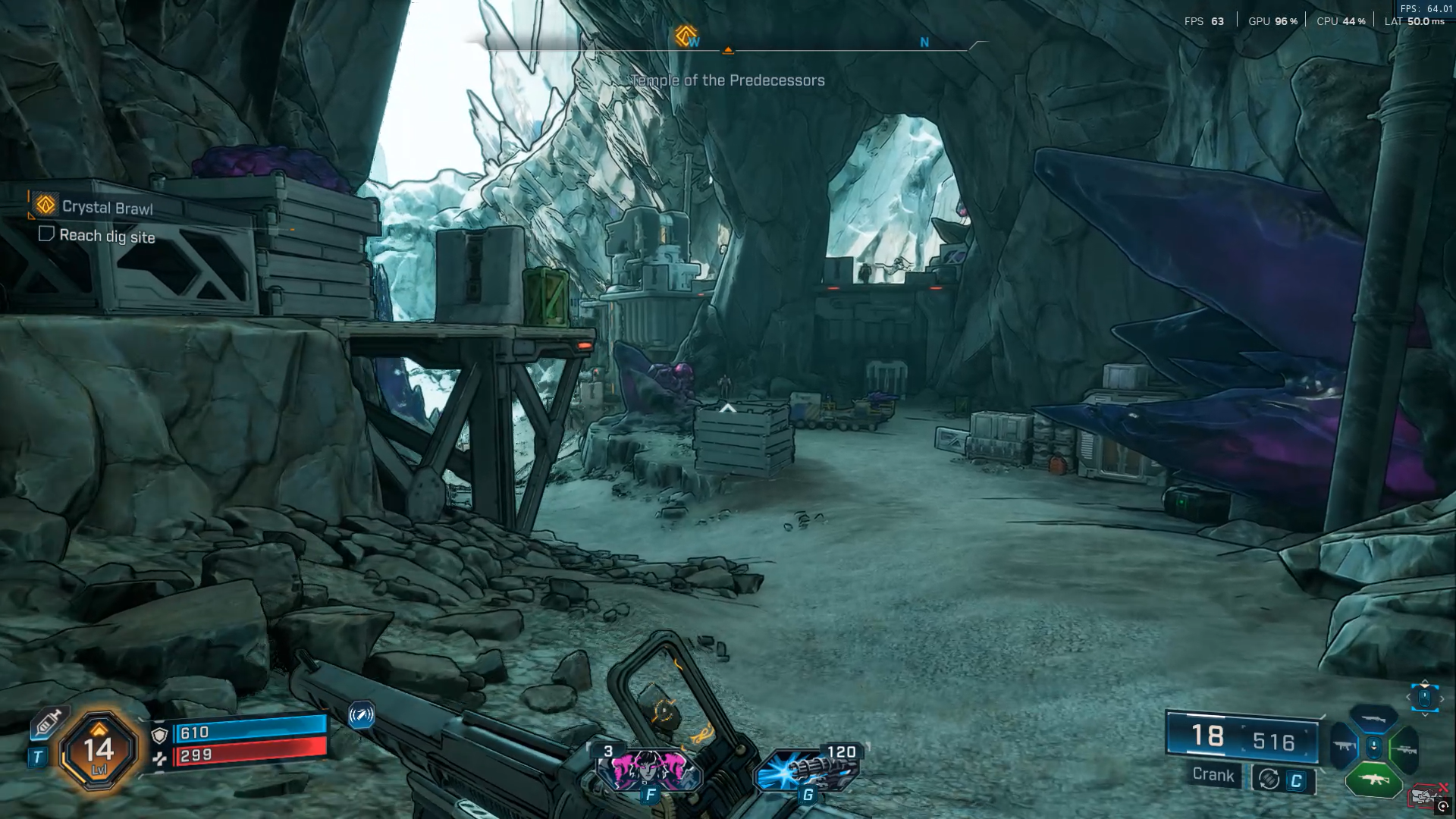Image resolution: width=1456 pixels, height=819 pixels.
Task: Open the level 14 character badge
Action: tap(99, 751)
